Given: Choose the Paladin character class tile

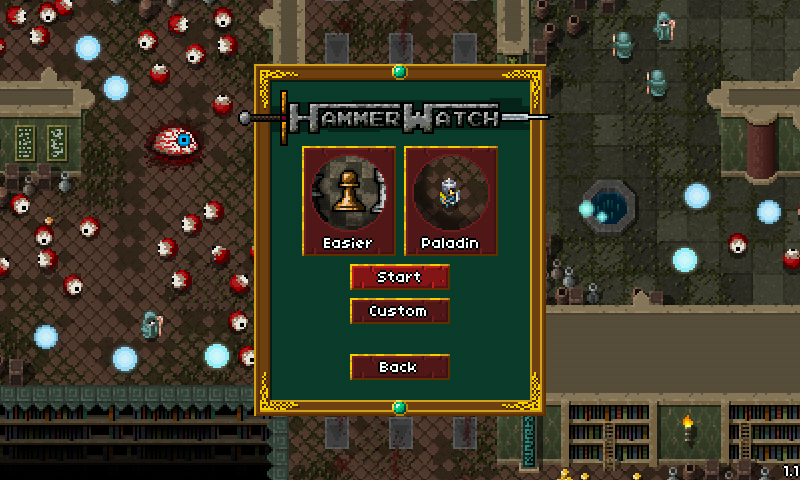Looking at the screenshot, I should point(450,200).
